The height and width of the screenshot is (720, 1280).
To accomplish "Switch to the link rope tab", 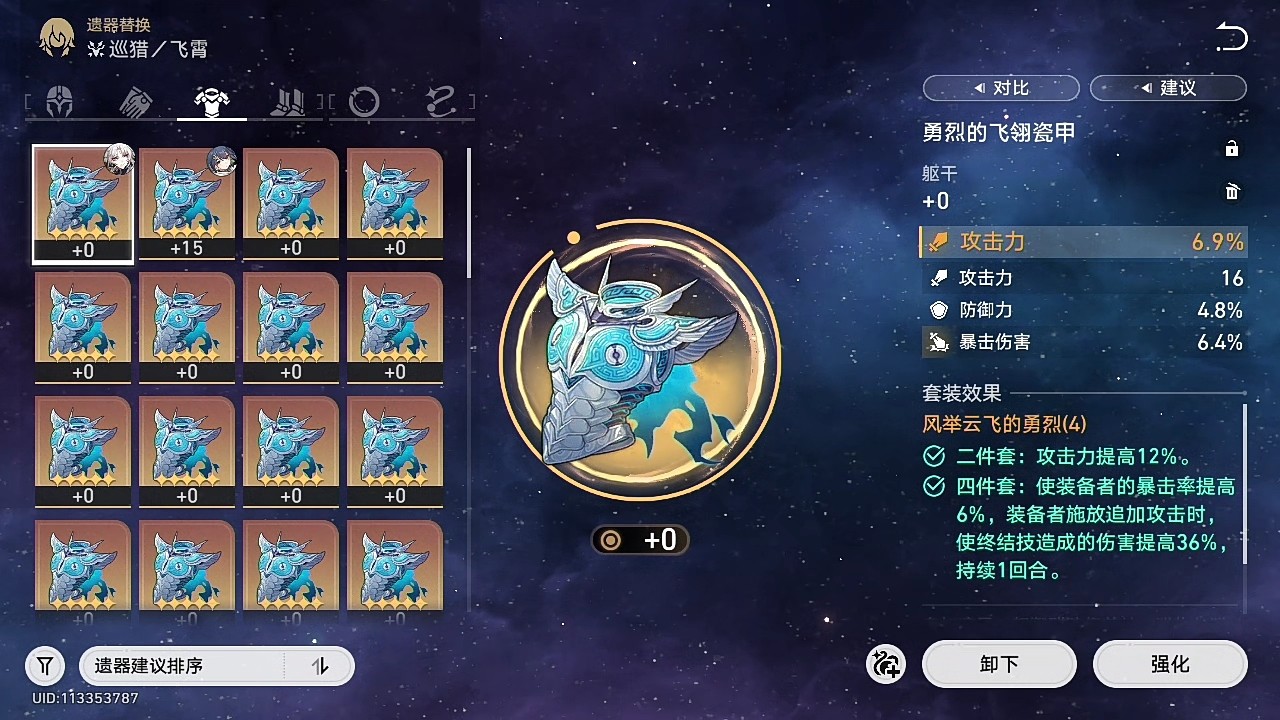I will tap(440, 101).
